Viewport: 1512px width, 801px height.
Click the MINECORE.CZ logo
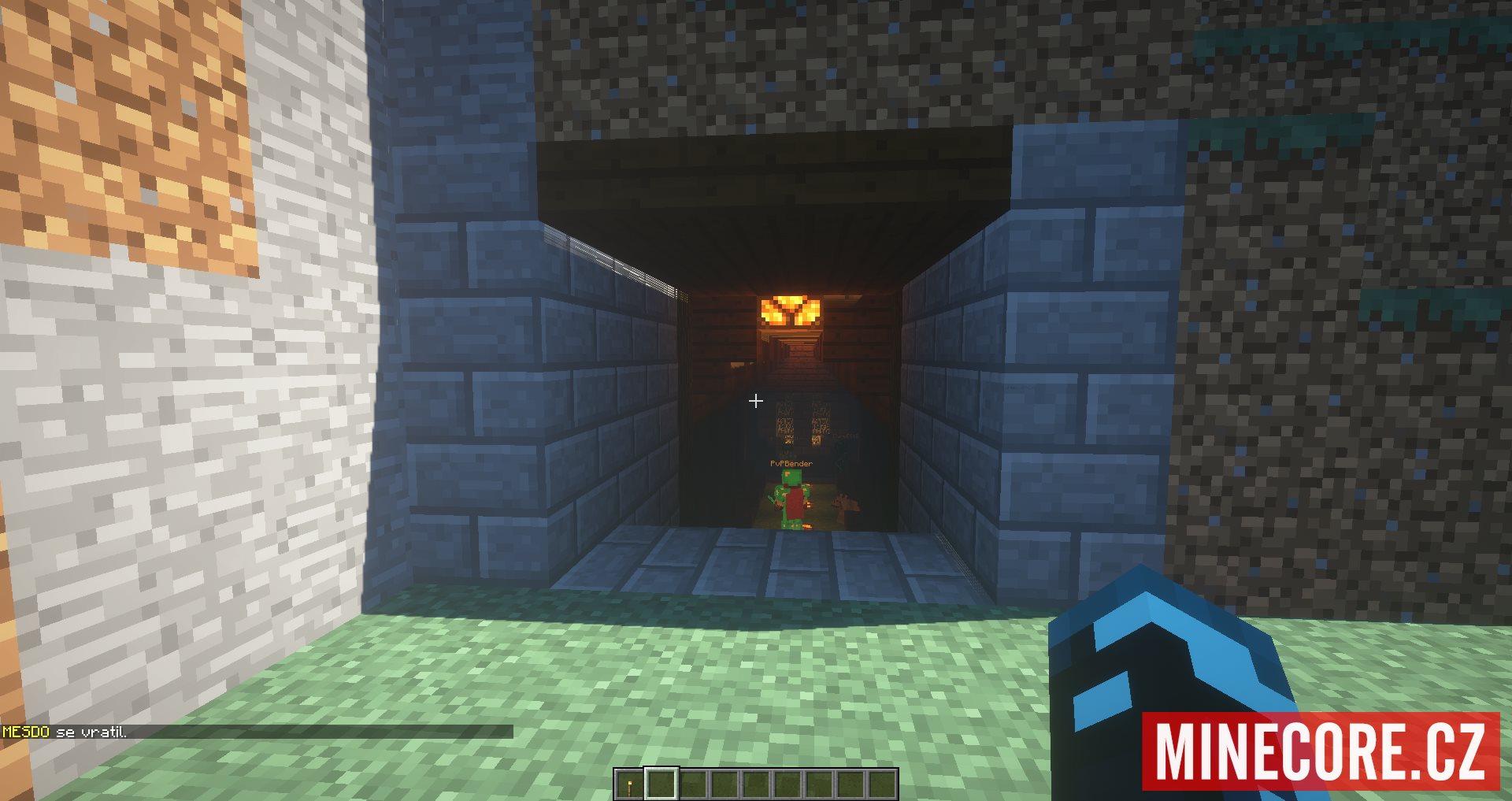(1321, 751)
